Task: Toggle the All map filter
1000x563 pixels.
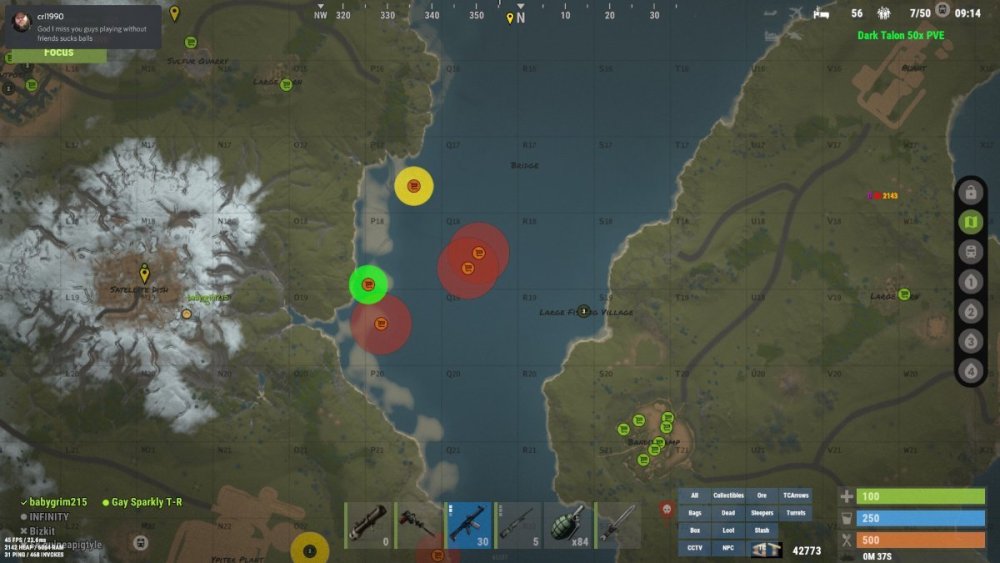Action: point(695,496)
